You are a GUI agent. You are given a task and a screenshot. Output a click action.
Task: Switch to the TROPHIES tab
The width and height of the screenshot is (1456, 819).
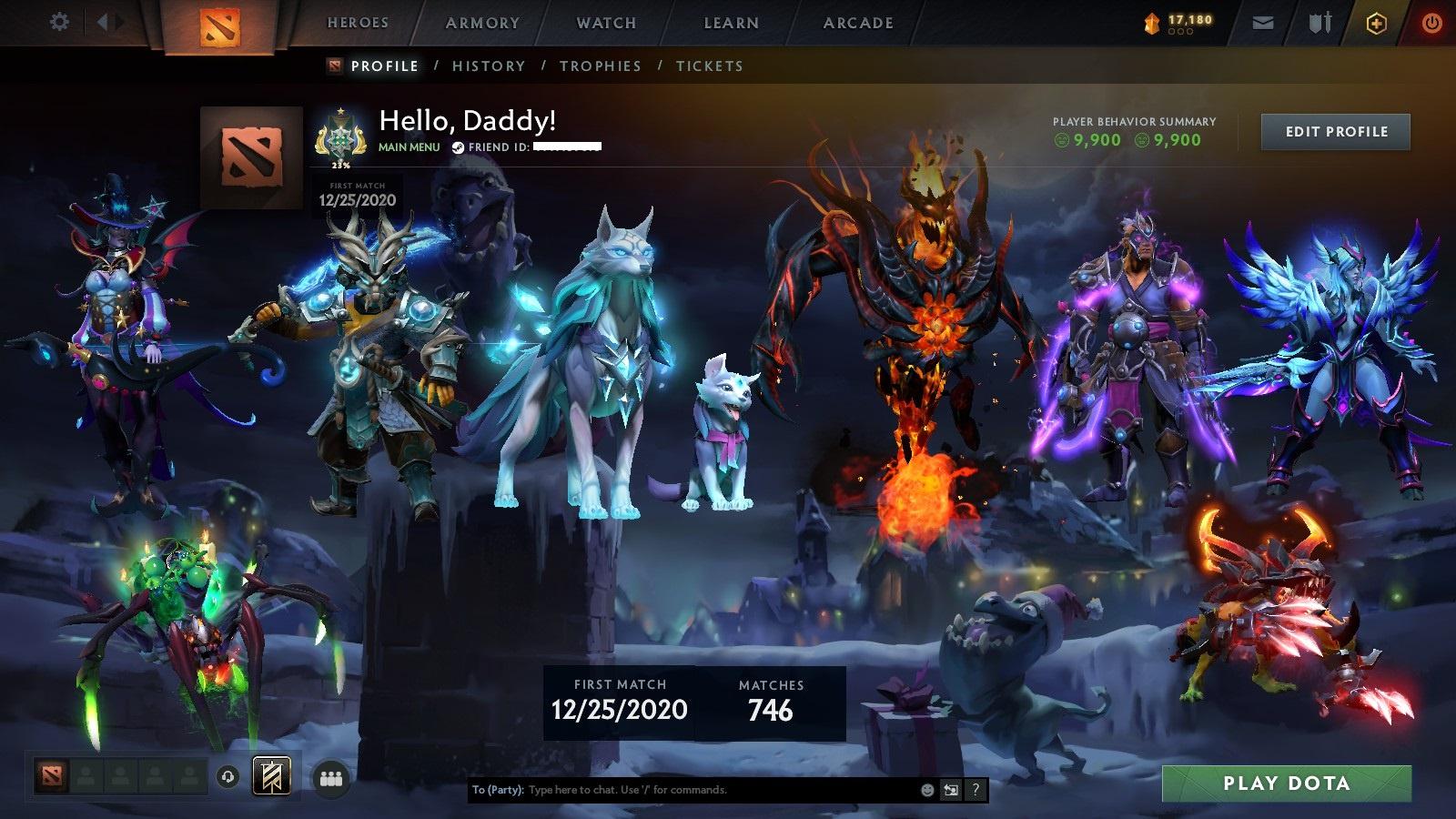(x=602, y=66)
